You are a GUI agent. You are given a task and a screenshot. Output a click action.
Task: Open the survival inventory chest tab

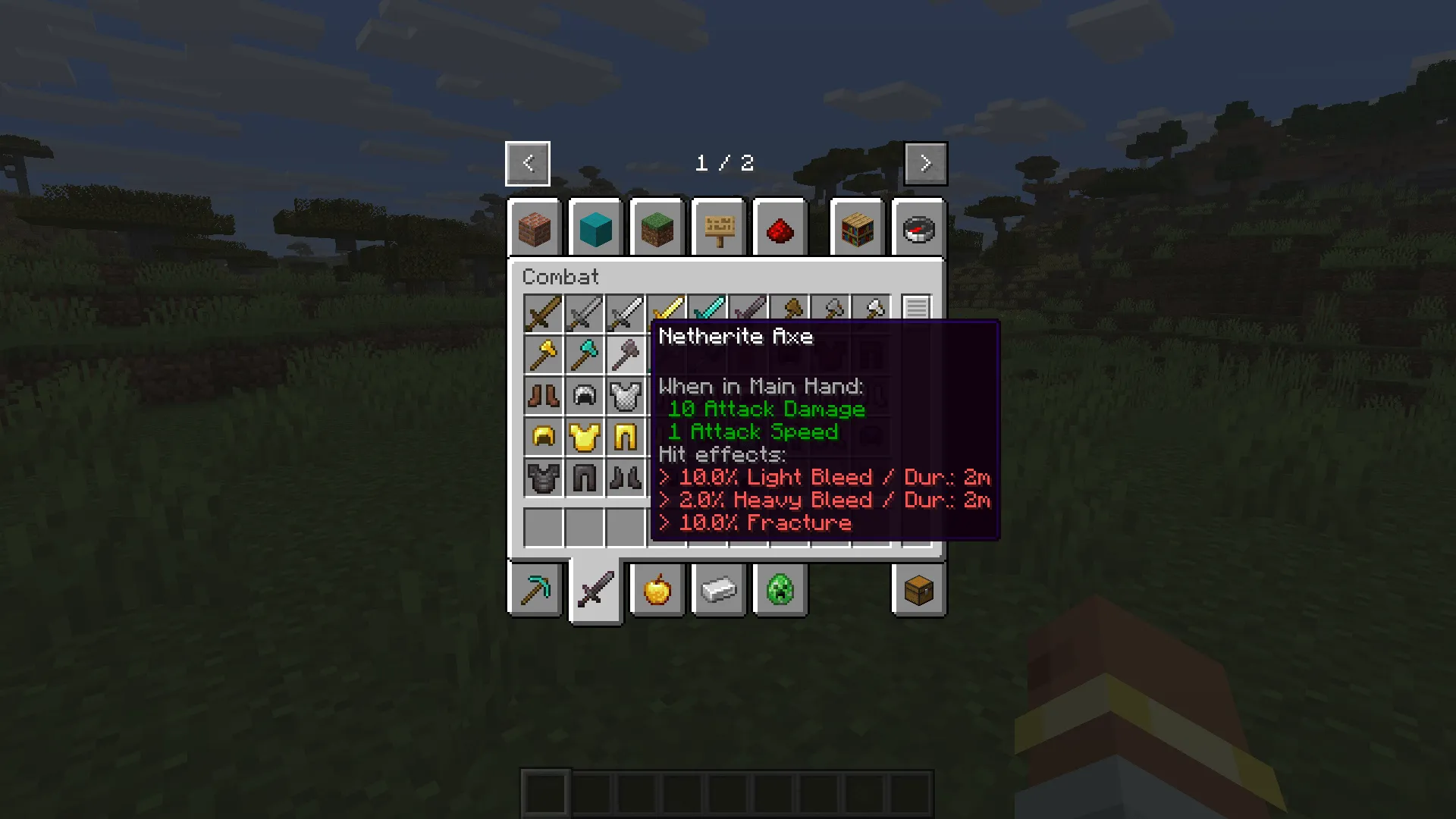918,591
